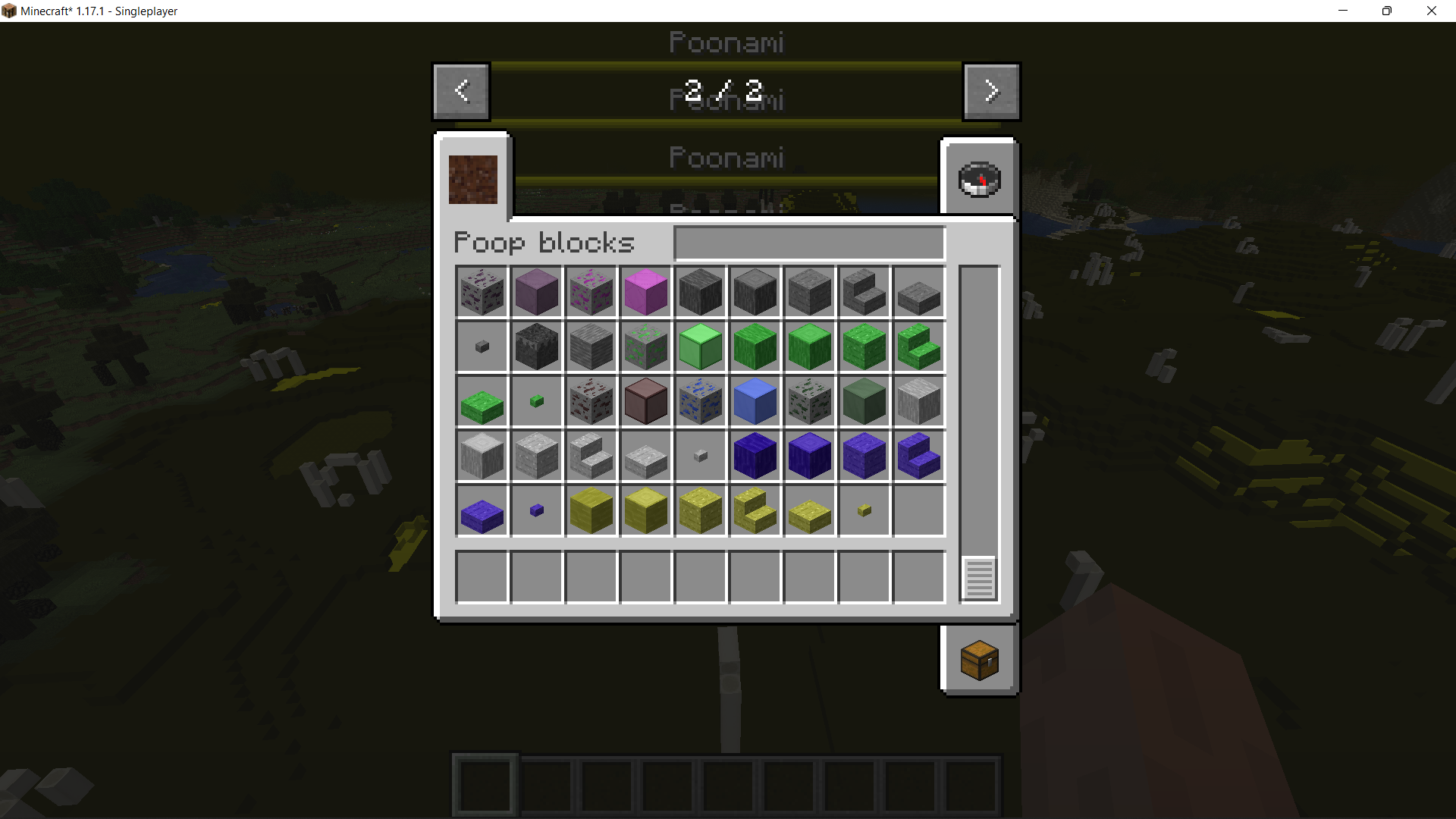Pick the small purple ball item
The image size is (1456, 819).
pyautogui.click(x=536, y=510)
